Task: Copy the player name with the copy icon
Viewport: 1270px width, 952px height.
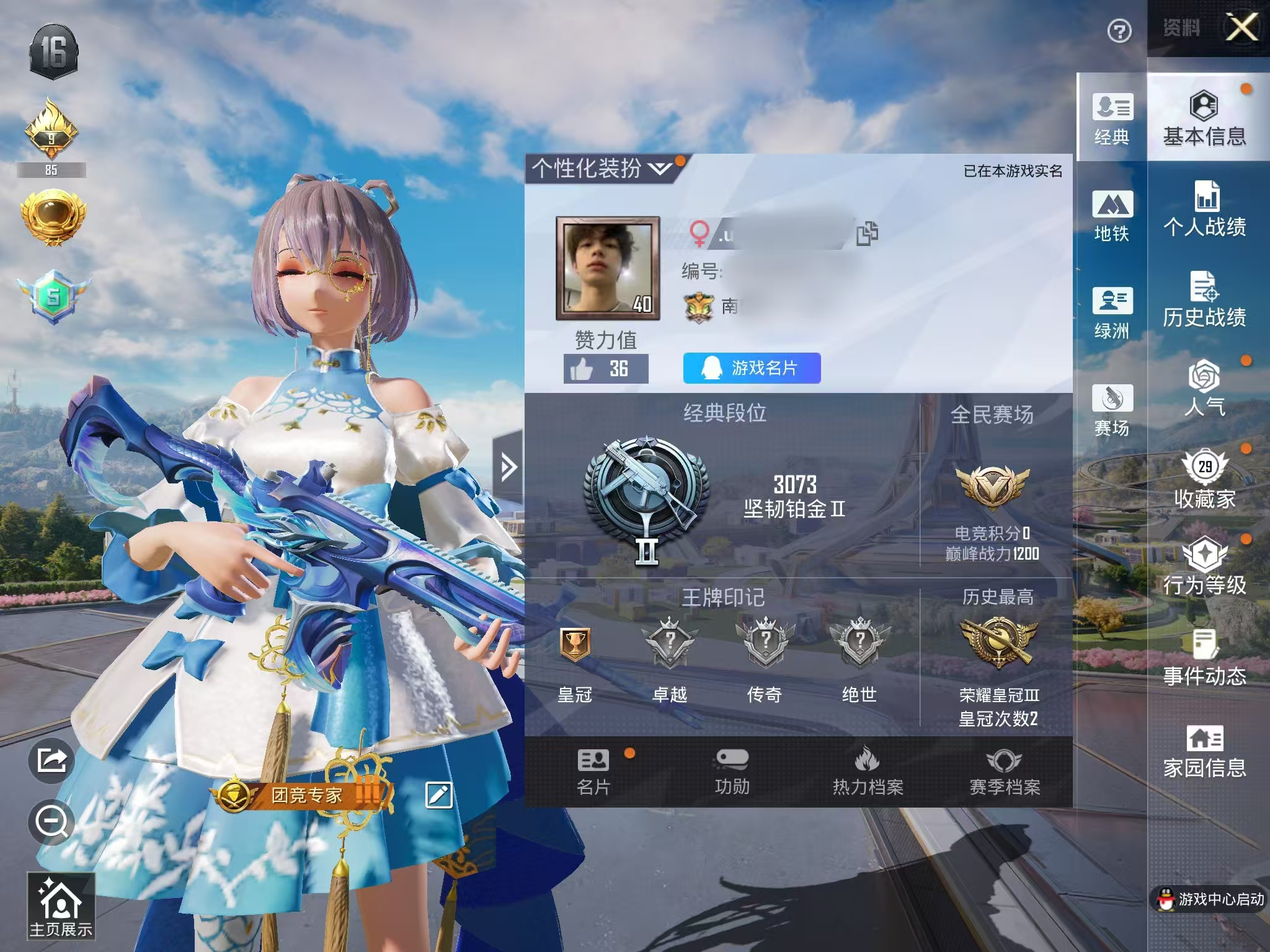Action: (x=867, y=233)
